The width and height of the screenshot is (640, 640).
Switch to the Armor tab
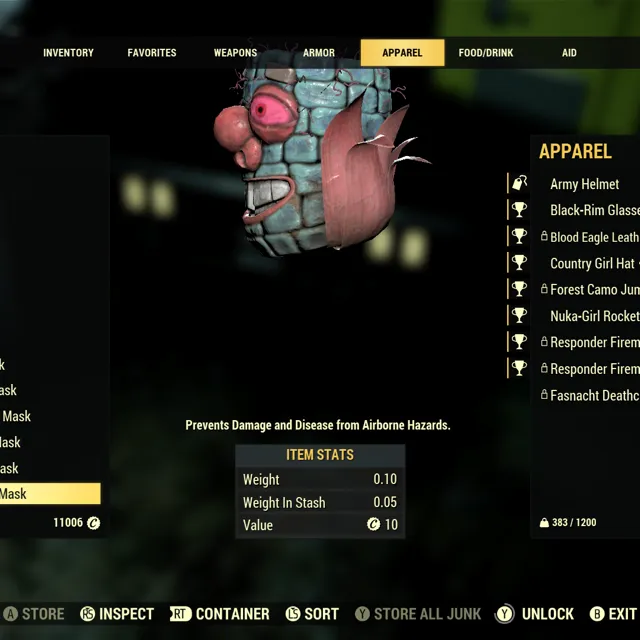tap(319, 53)
